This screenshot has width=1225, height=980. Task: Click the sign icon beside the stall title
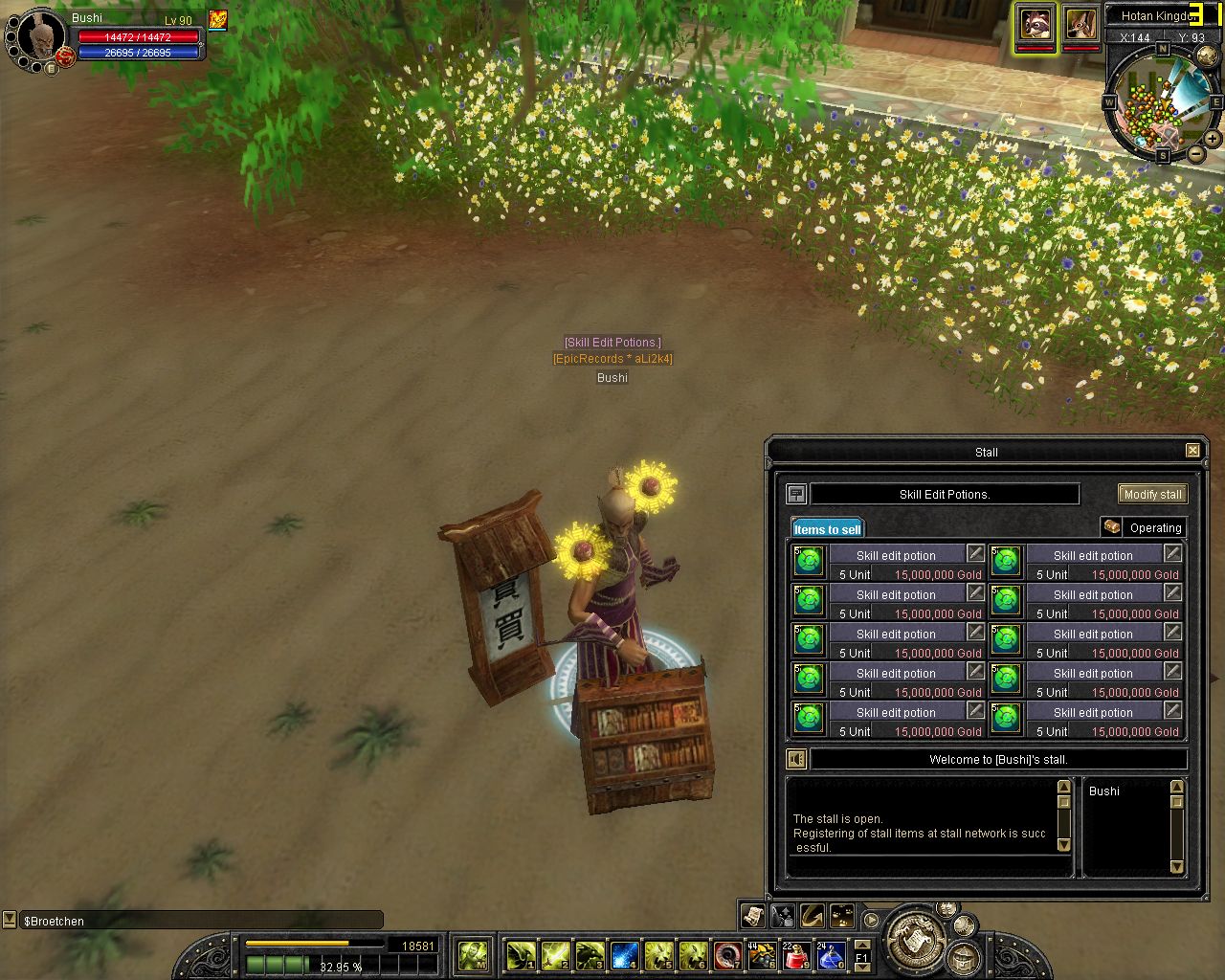click(x=796, y=495)
